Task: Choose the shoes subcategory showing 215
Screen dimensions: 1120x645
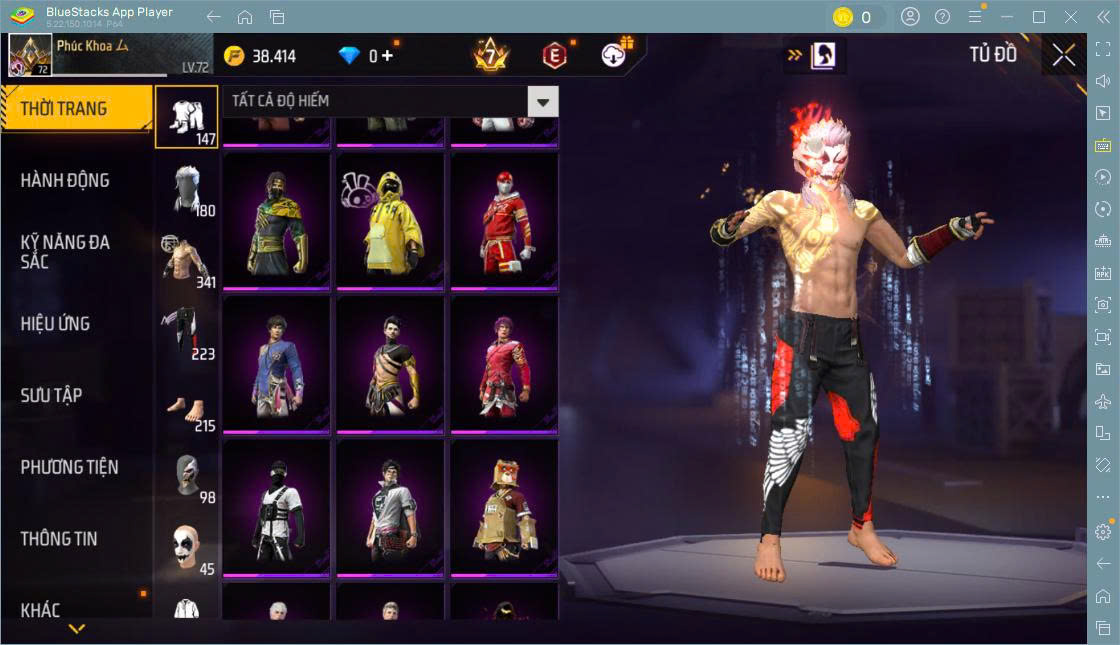Action: pos(186,404)
